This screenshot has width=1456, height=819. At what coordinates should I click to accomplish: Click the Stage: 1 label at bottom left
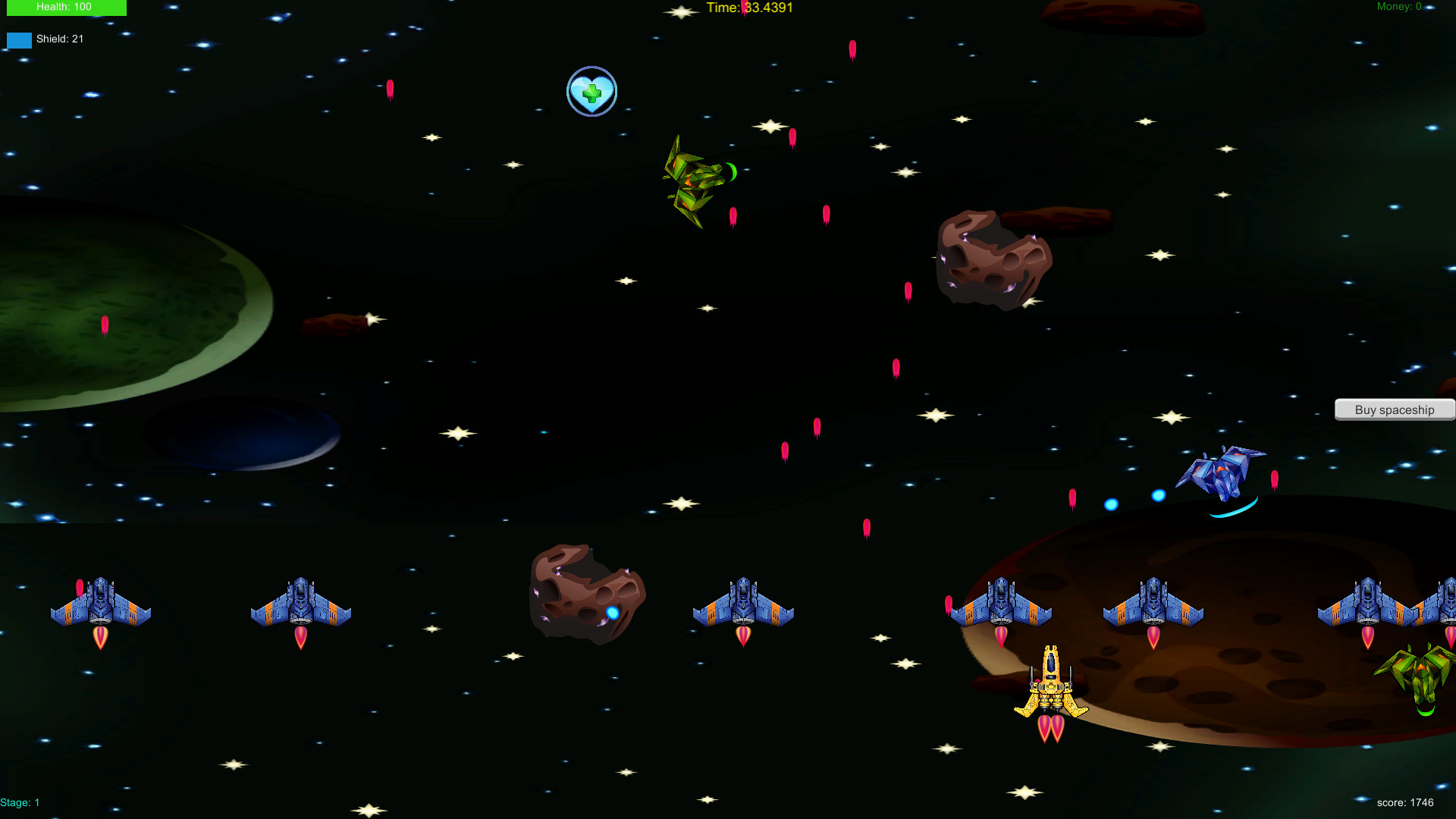point(20,802)
